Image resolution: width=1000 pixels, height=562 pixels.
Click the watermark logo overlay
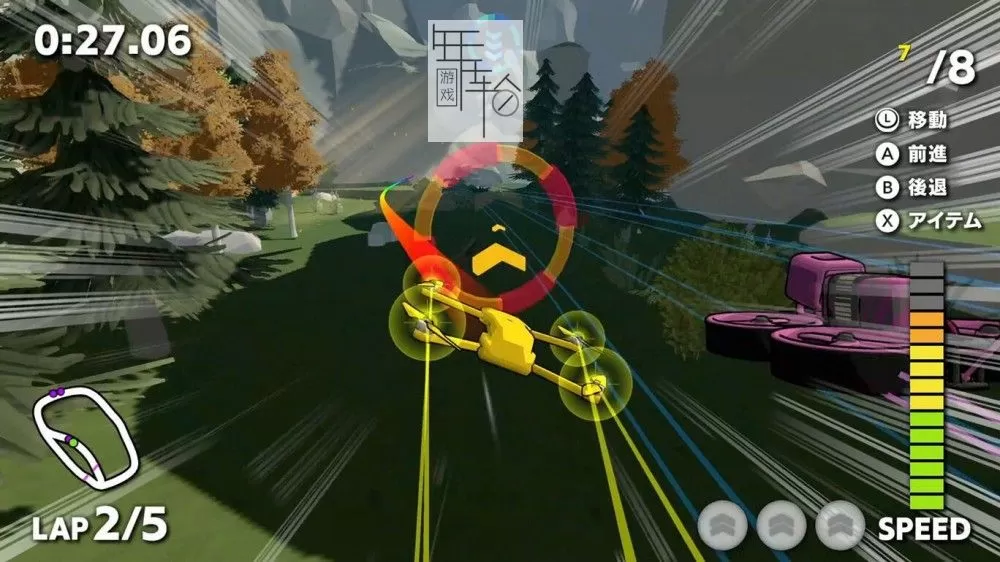click(x=474, y=82)
